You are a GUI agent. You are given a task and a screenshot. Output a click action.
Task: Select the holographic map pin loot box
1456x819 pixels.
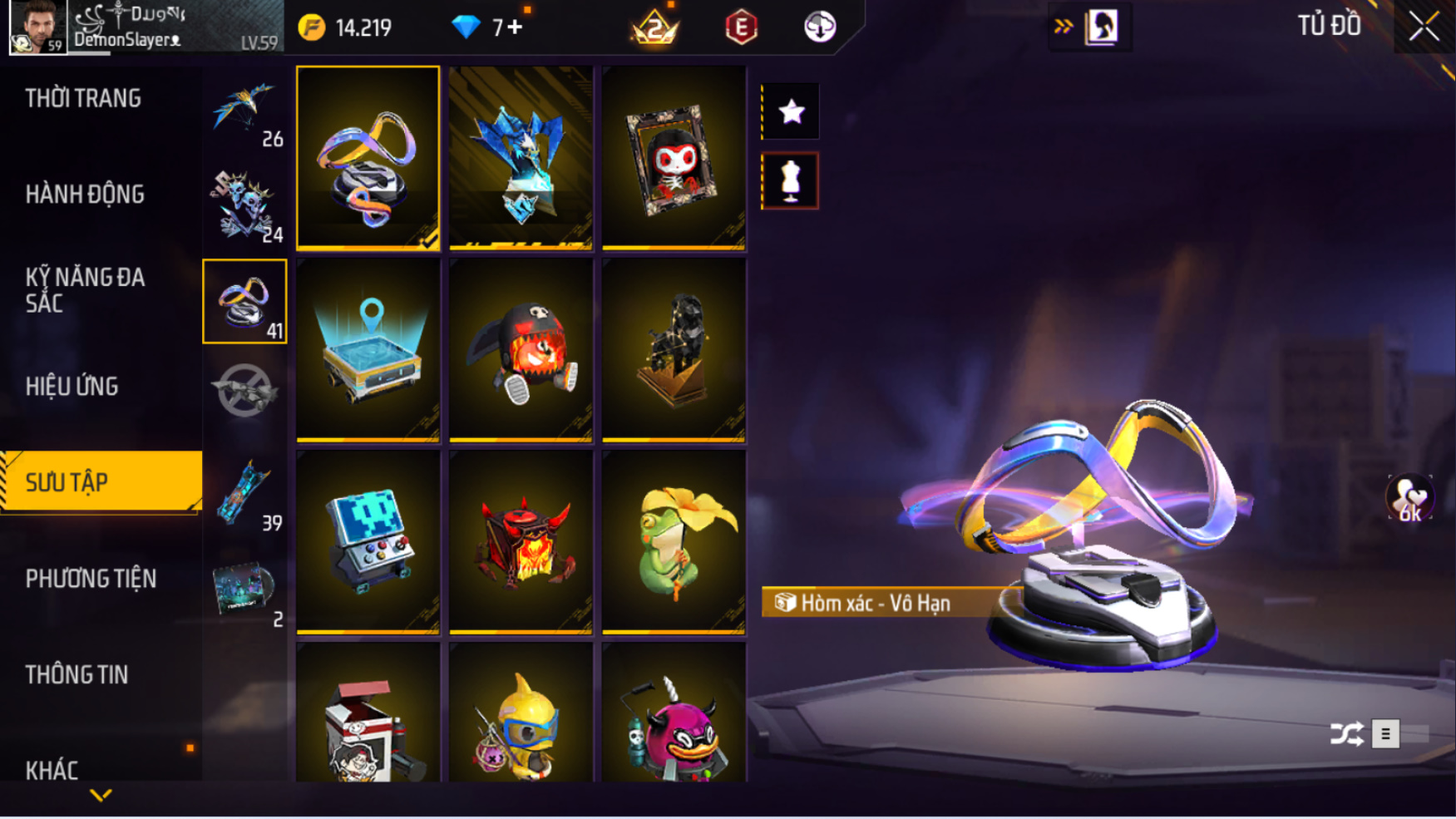(368, 350)
